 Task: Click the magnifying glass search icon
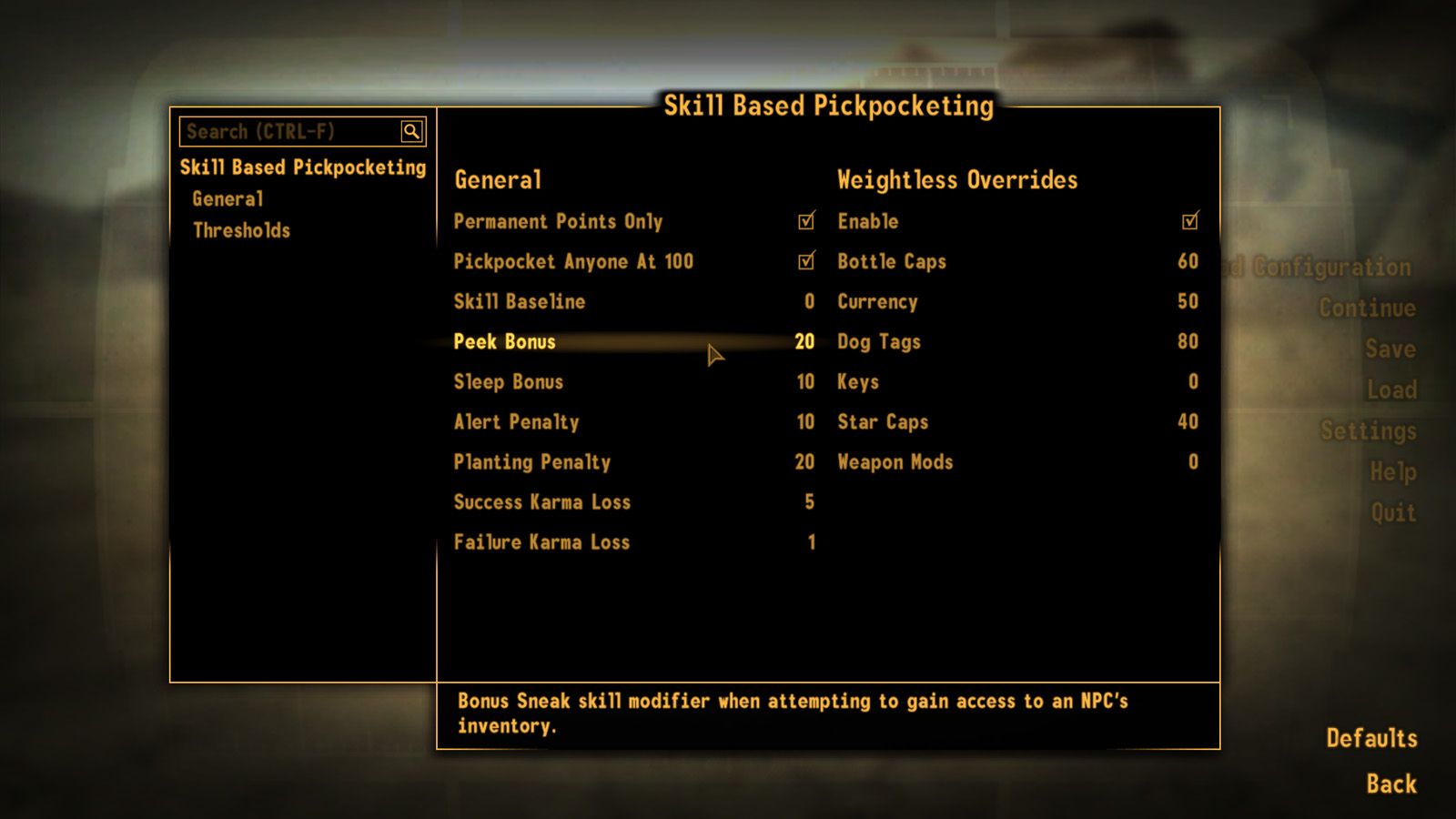(413, 131)
